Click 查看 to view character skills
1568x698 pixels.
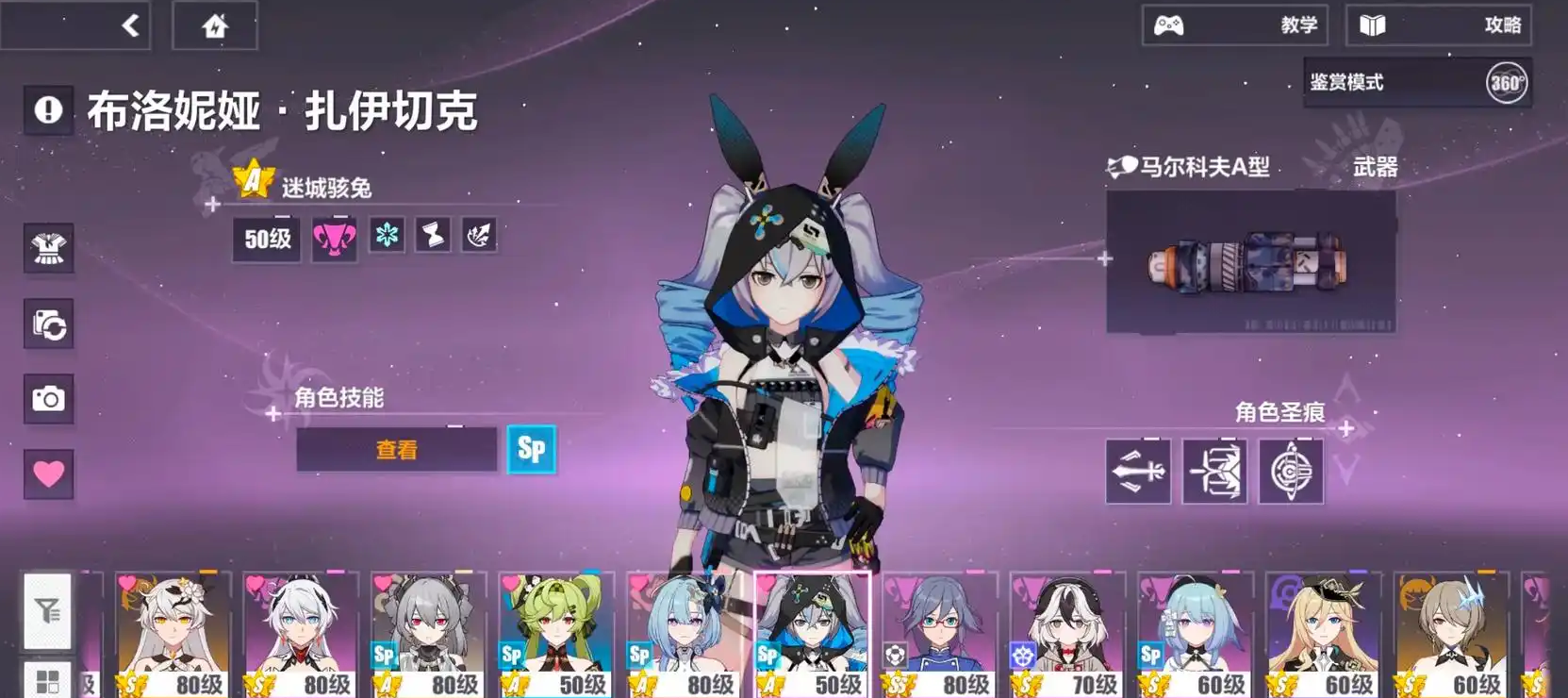pyautogui.click(x=395, y=450)
